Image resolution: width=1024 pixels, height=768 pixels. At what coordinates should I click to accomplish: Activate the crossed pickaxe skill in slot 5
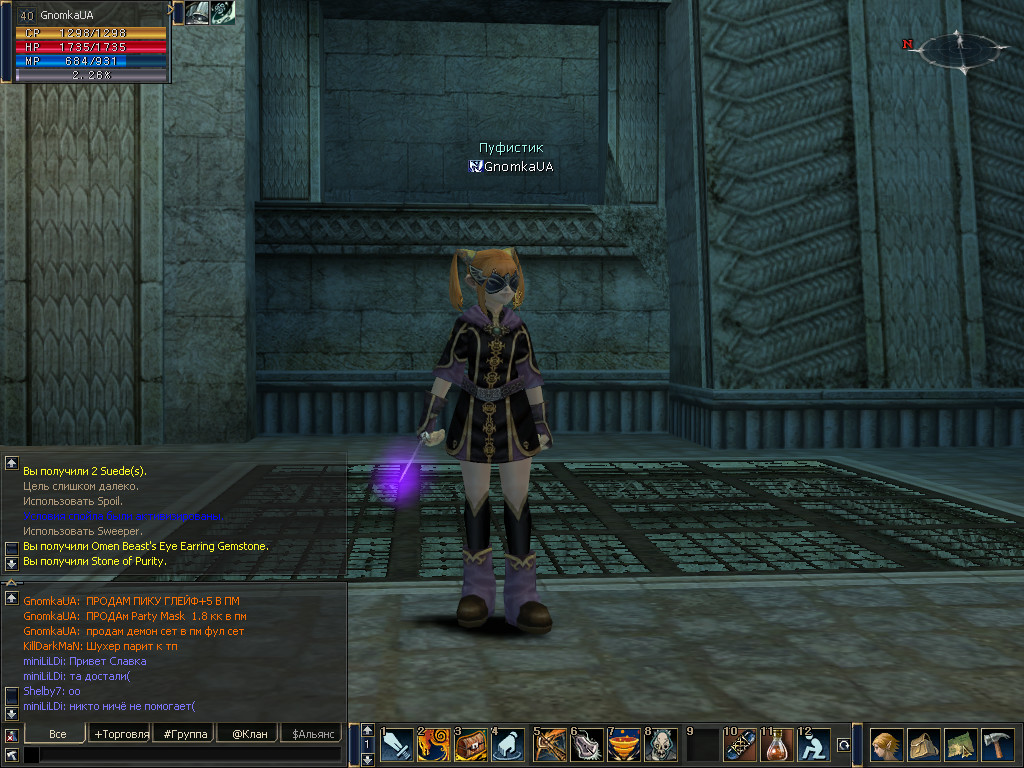point(550,744)
